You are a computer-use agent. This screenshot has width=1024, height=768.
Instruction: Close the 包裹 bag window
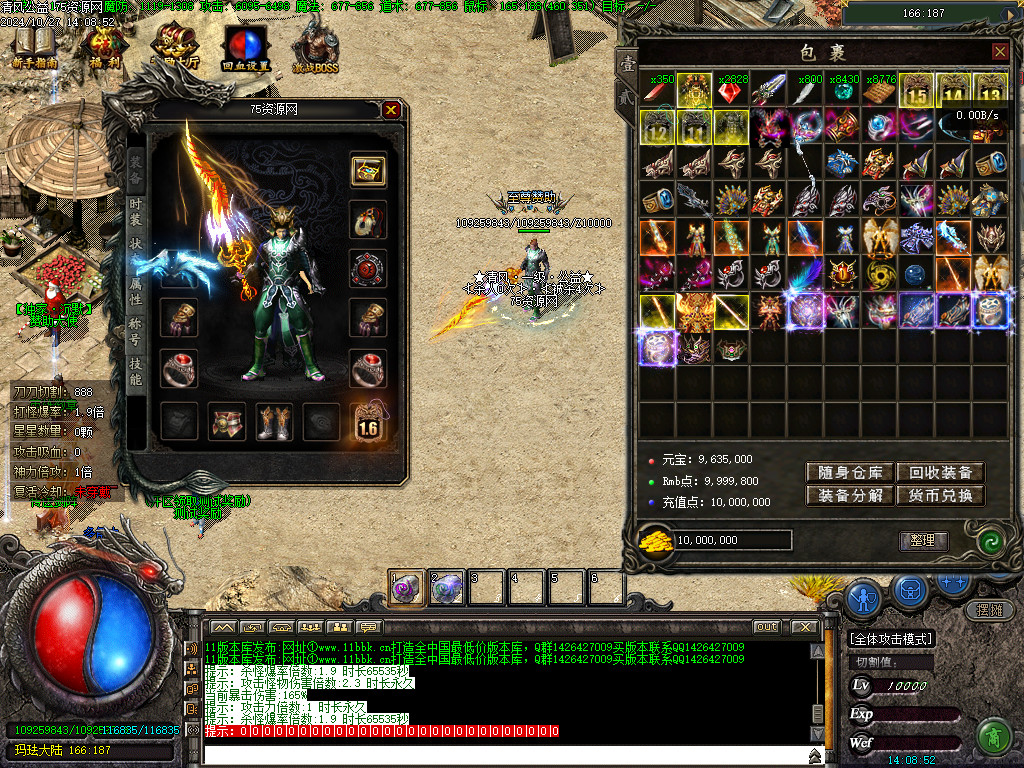coord(1000,52)
